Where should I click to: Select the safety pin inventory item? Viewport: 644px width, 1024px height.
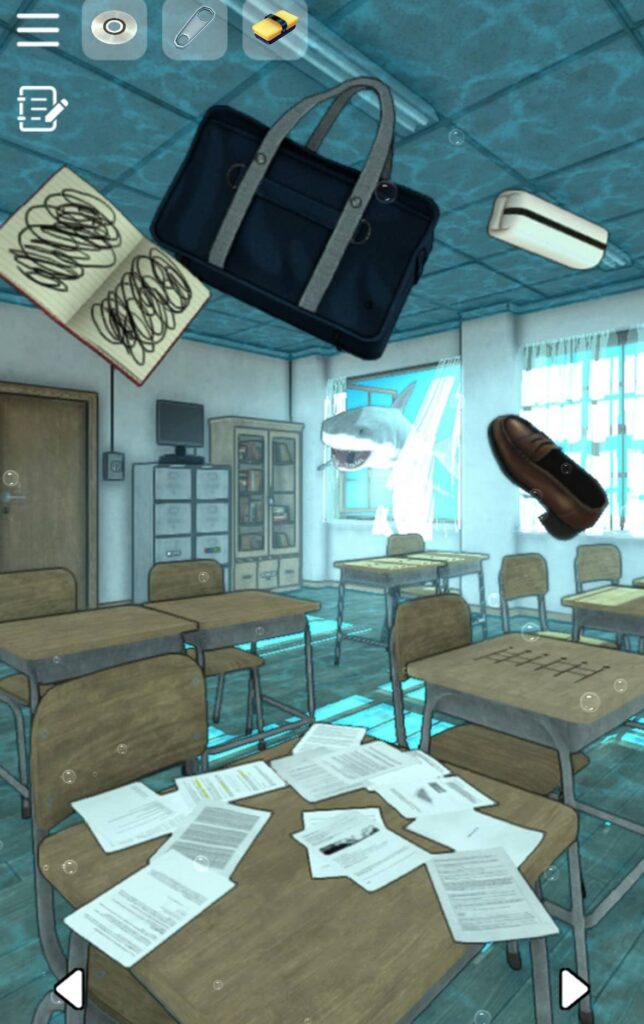coord(194,28)
